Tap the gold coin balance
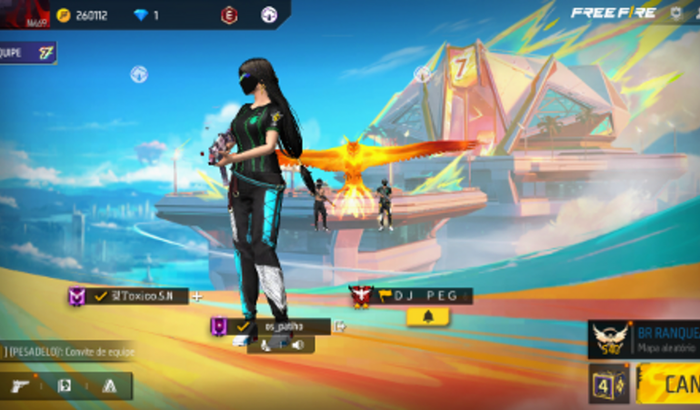This screenshot has width=700, height=410. click(85, 15)
